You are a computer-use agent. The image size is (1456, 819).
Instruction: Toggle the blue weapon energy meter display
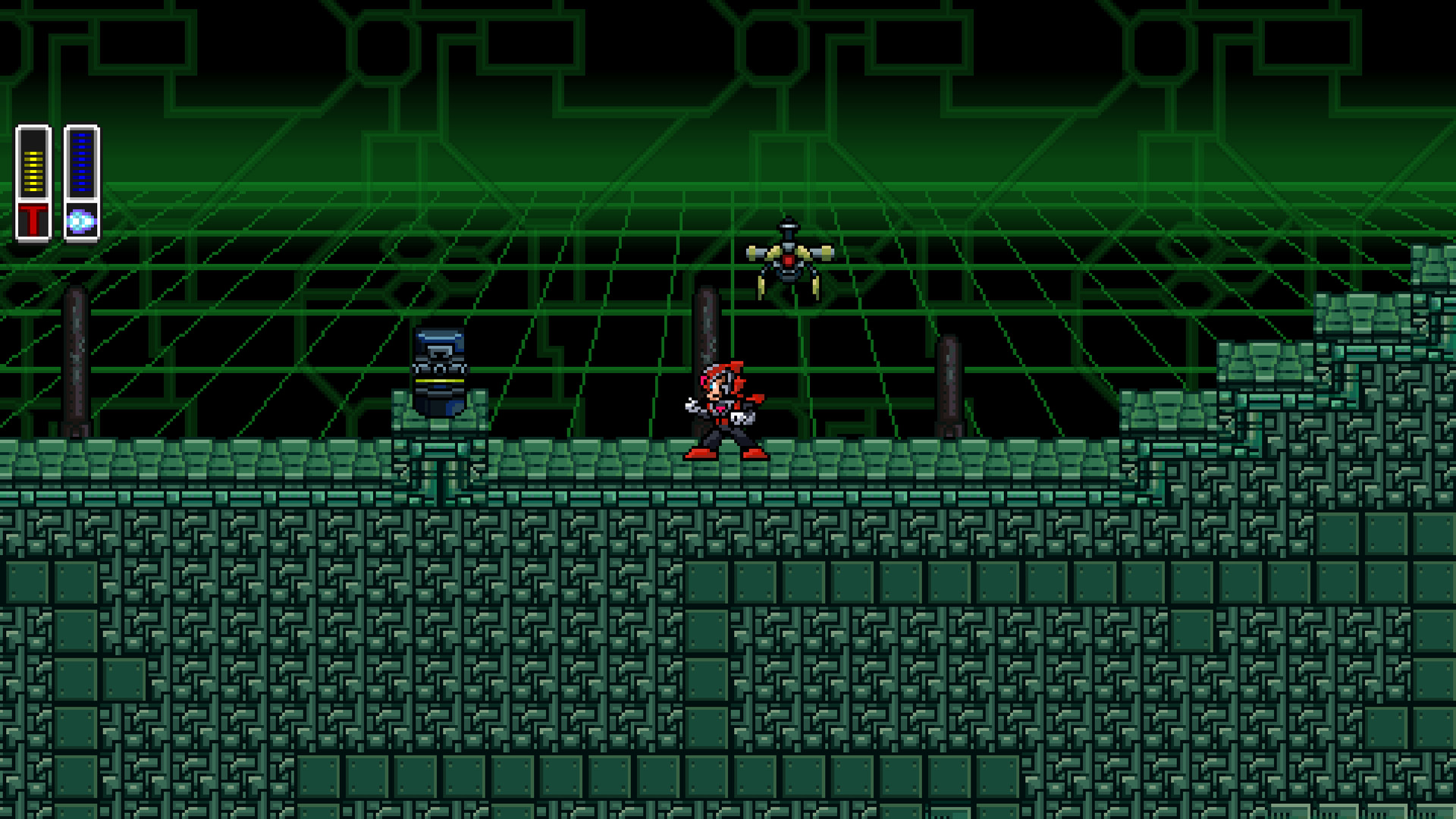82,163
